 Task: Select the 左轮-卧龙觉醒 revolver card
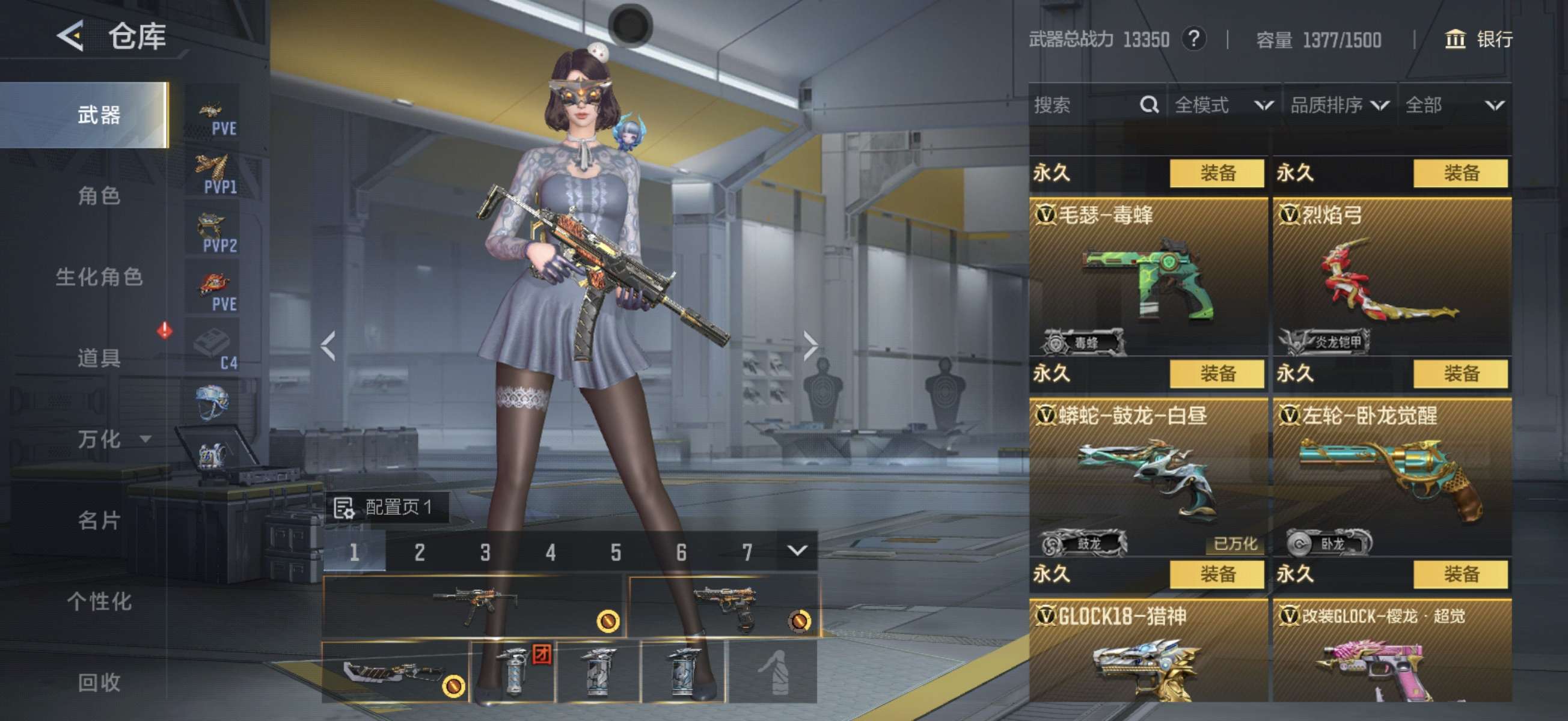pos(1391,478)
